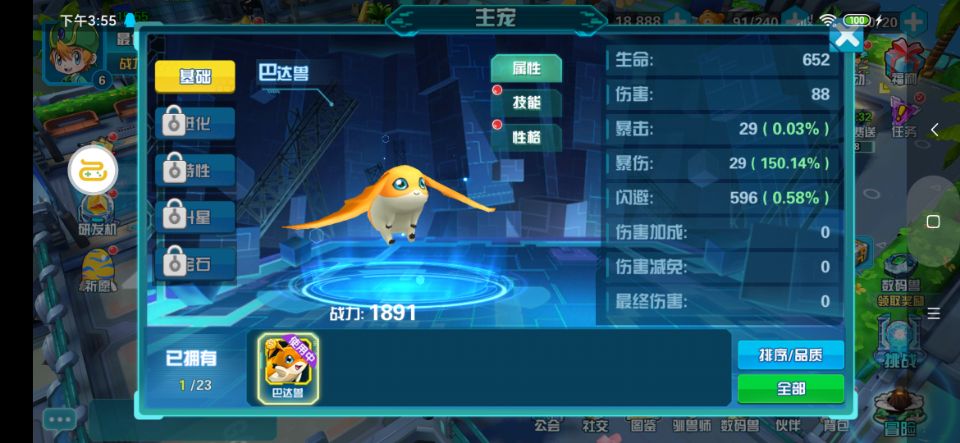Open the locked 升星 tab
Screen dimensions: 960x443
click(196, 216)
